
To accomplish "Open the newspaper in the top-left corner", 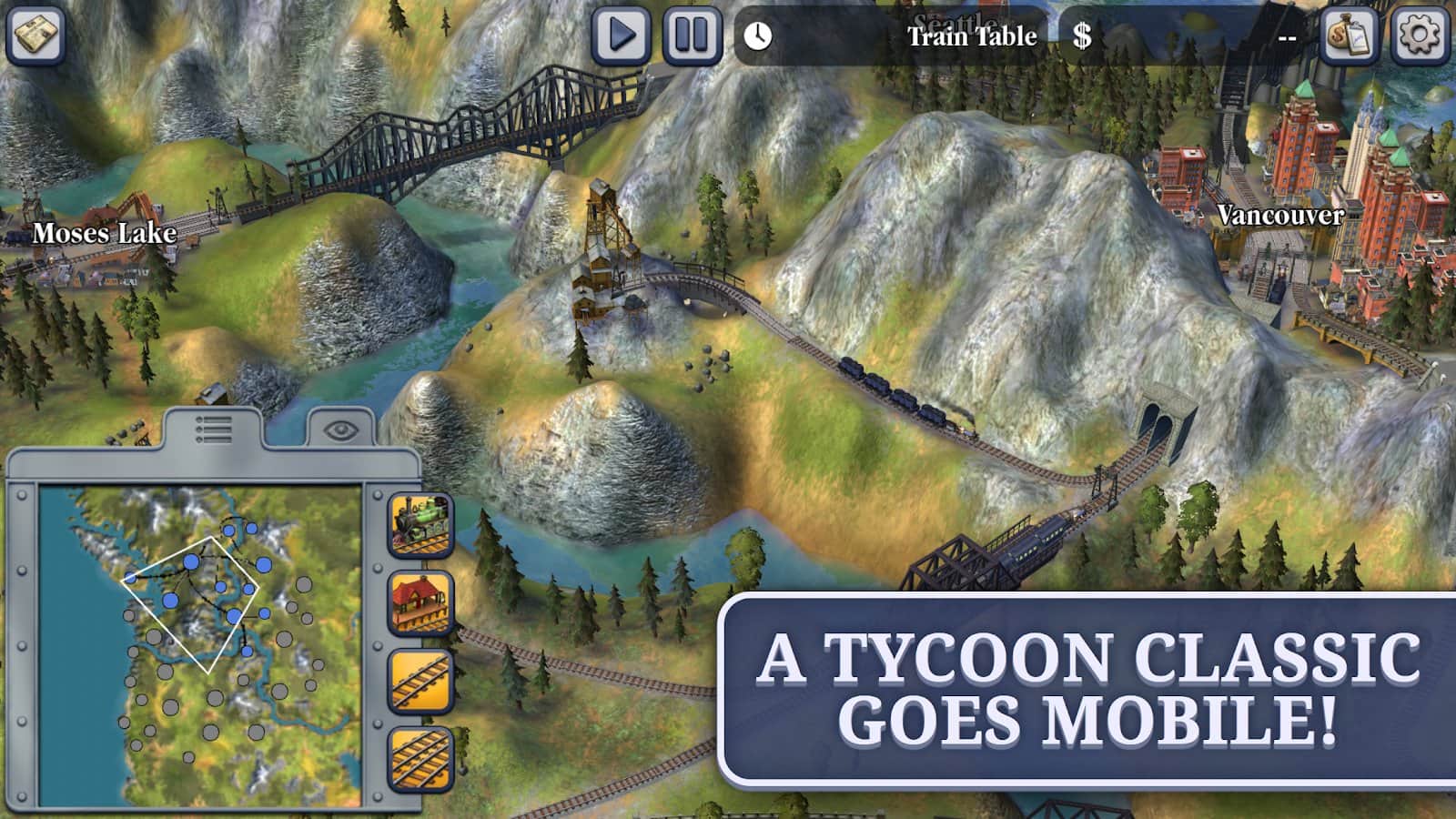I will [36, 35].
